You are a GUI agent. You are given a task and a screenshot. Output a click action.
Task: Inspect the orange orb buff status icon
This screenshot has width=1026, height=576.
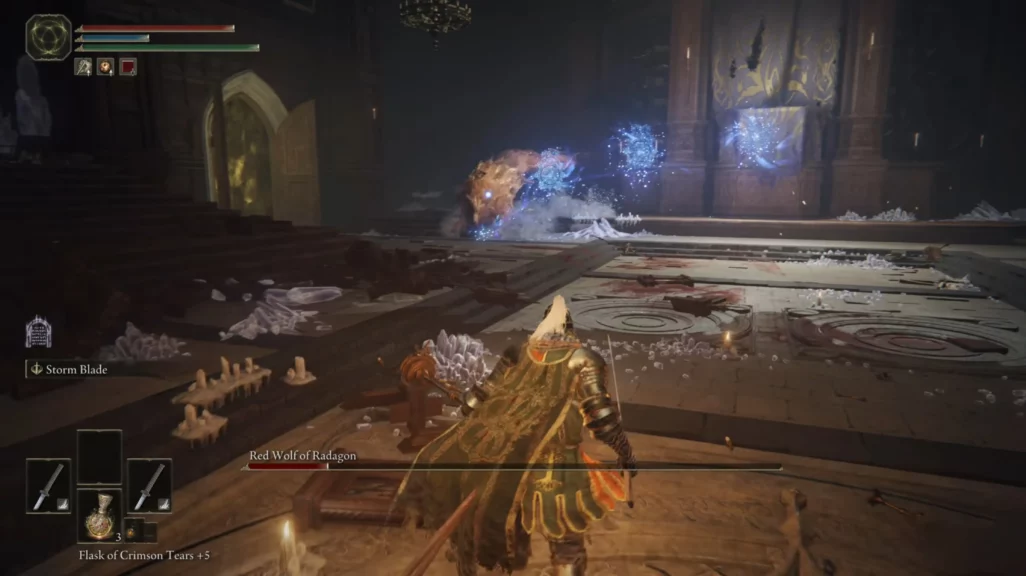click(x=105, y=67)
